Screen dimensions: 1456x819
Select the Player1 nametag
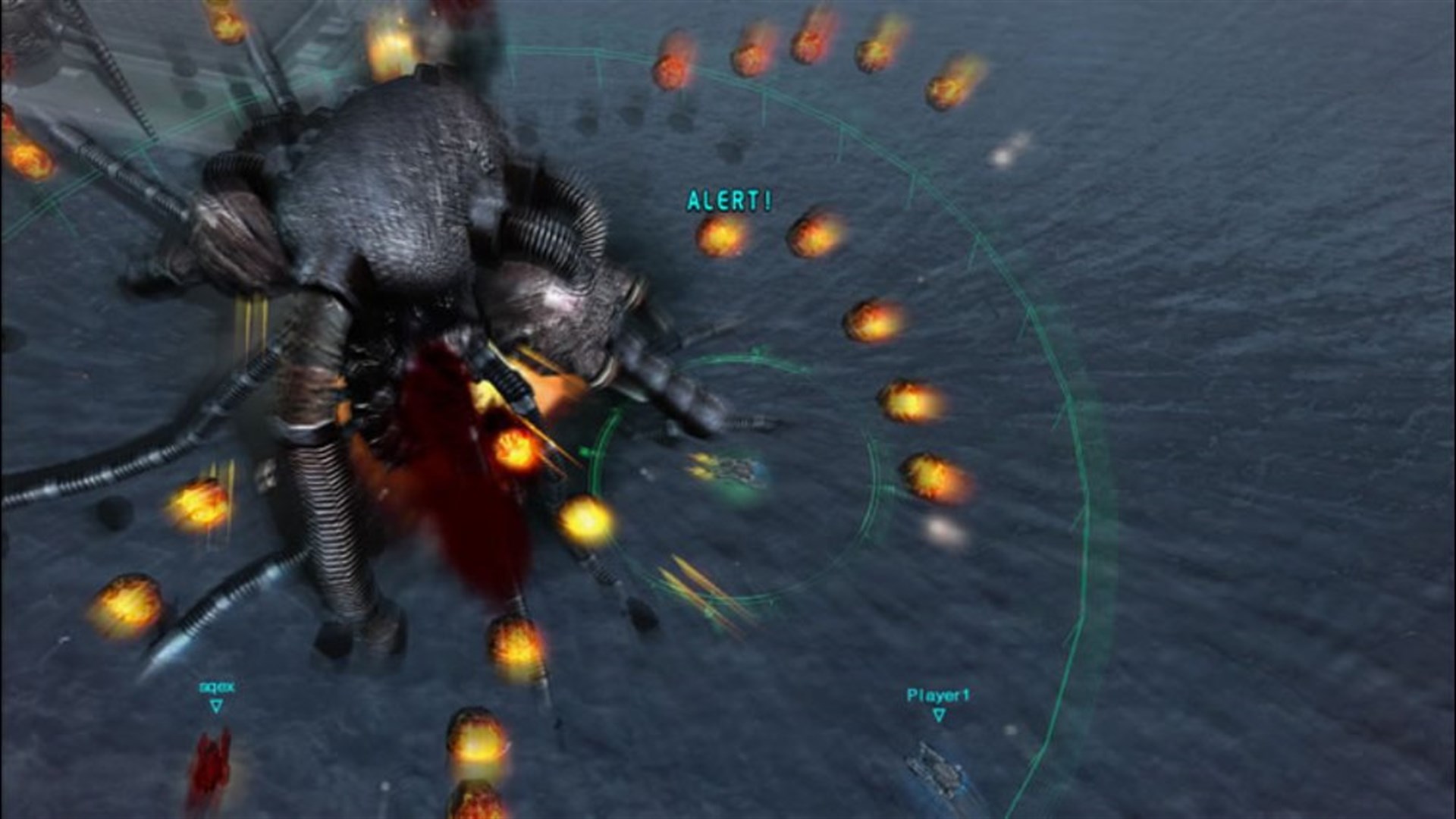939,694
